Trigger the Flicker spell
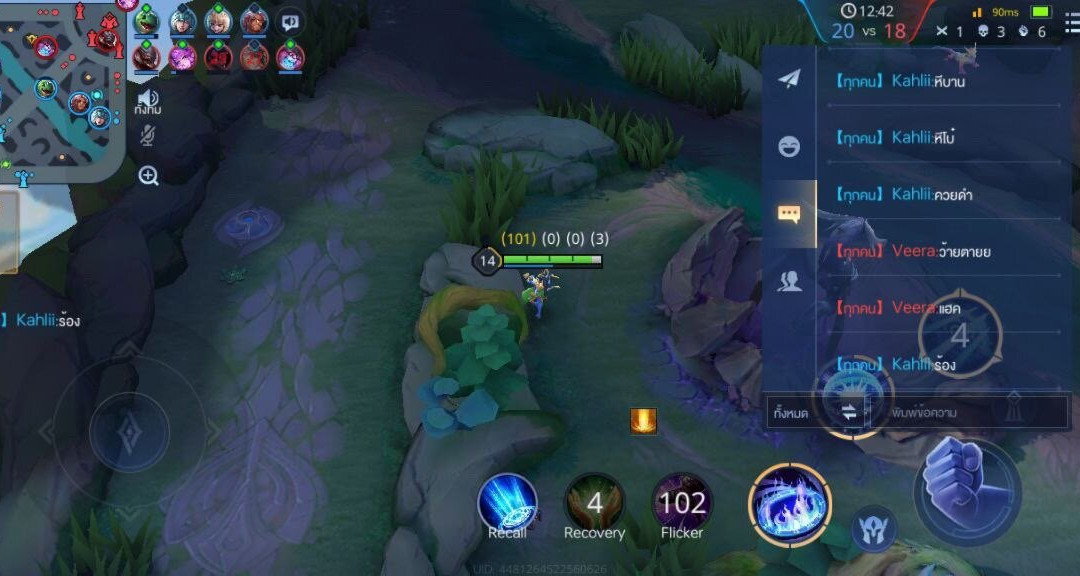 683,502
